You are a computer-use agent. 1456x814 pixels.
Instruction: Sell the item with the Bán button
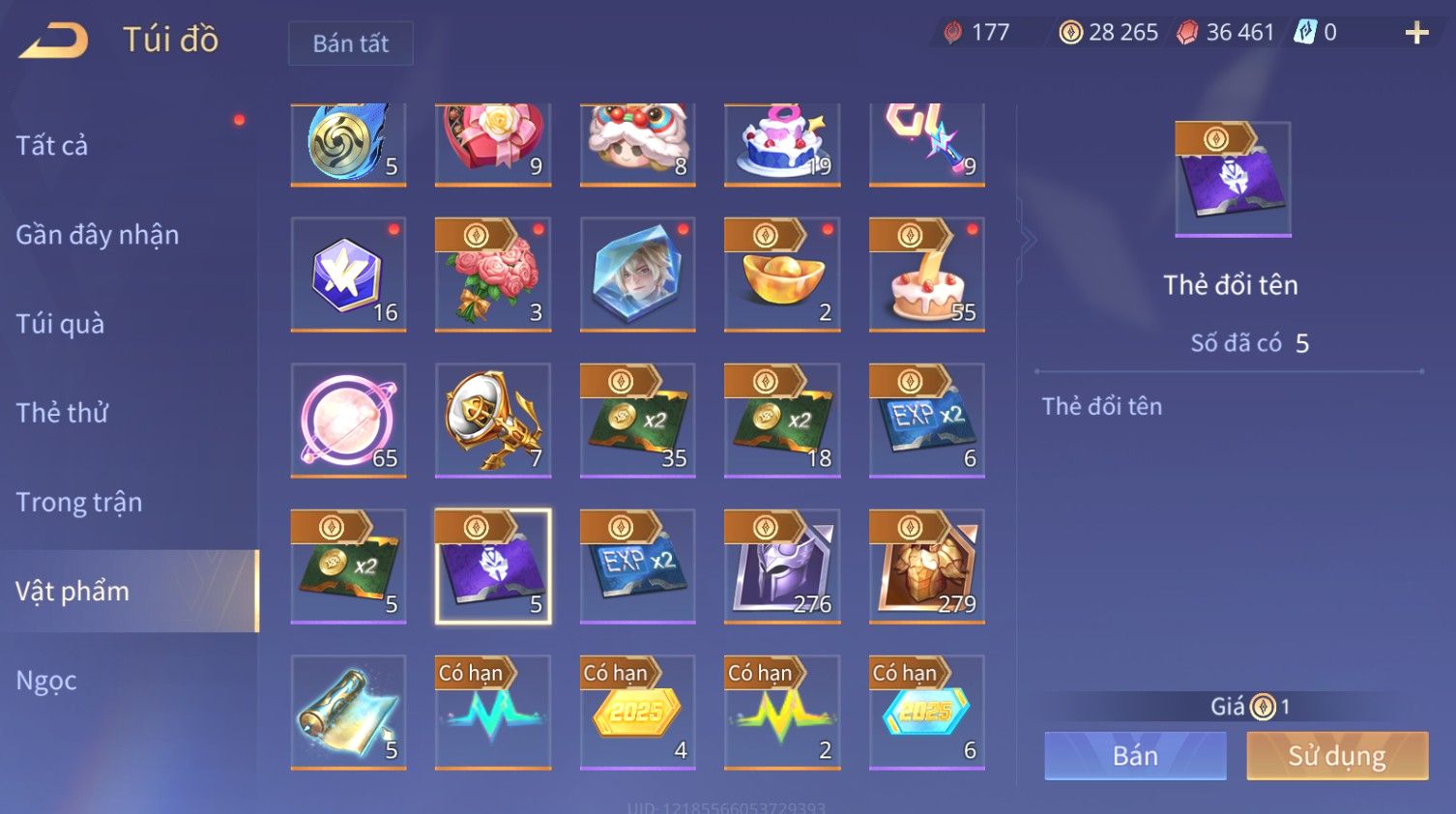click(1135, 755)
